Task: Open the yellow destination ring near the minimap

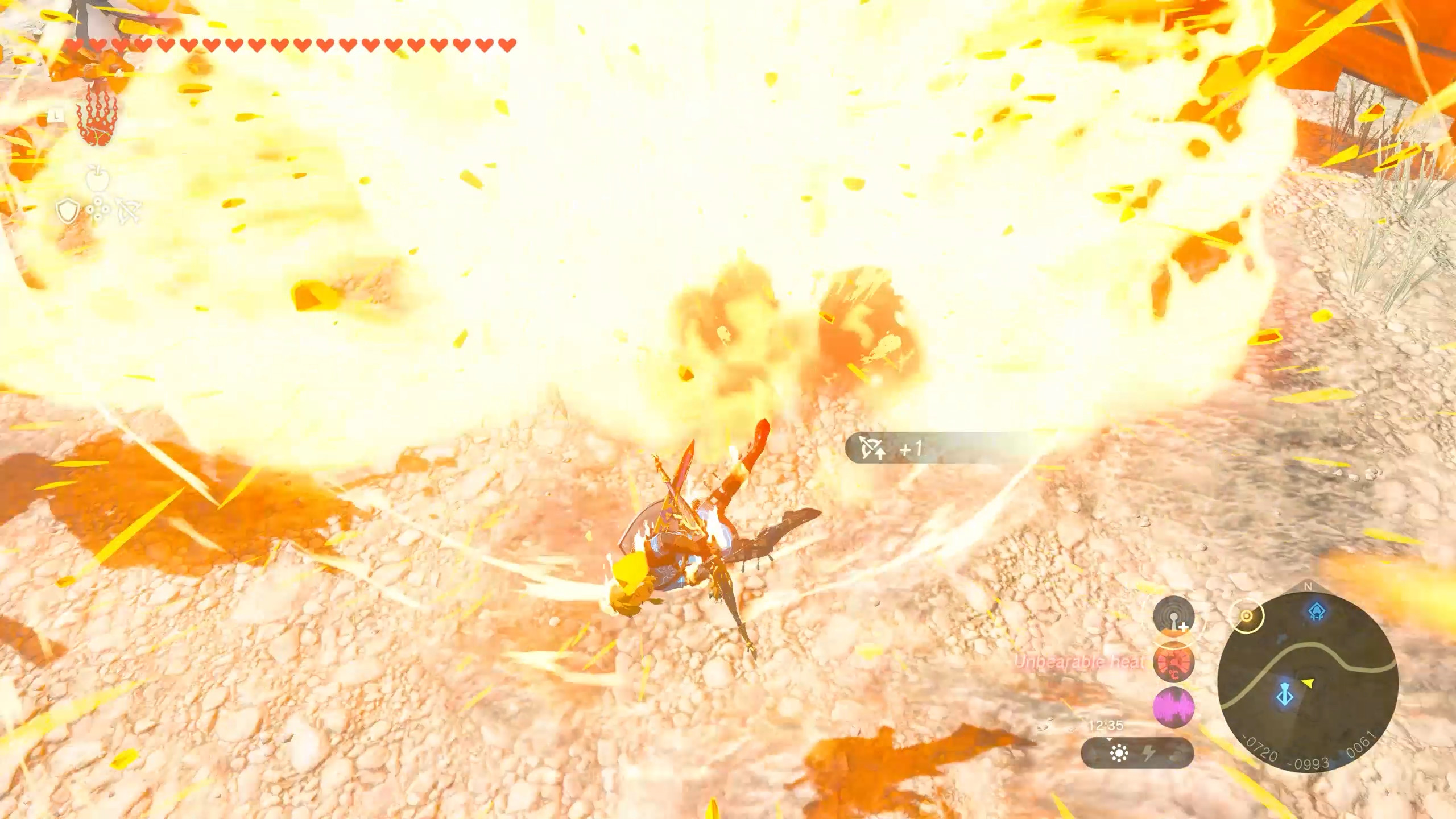Action: click(x=1247, y=617)
